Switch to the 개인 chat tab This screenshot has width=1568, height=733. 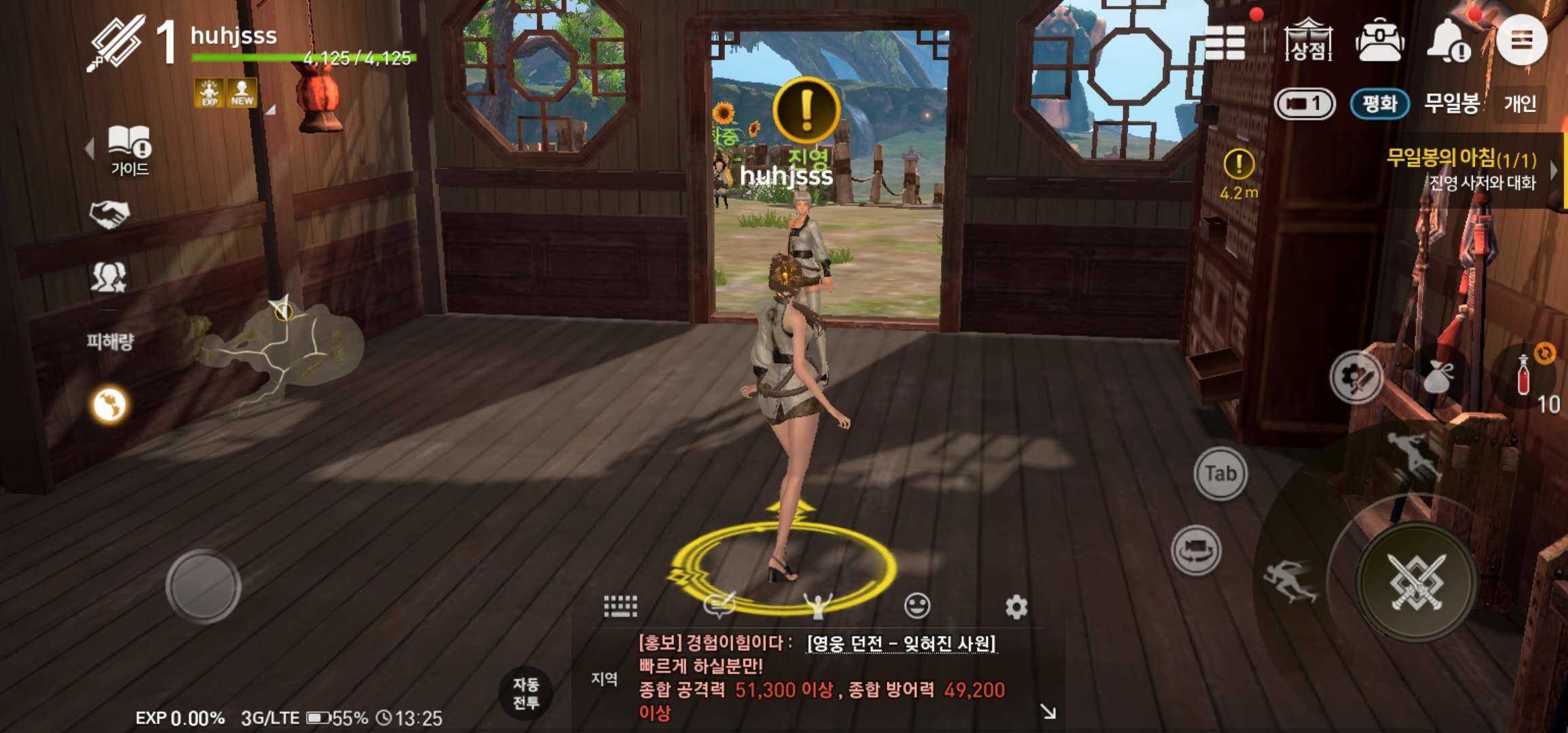pos(1527,103)
